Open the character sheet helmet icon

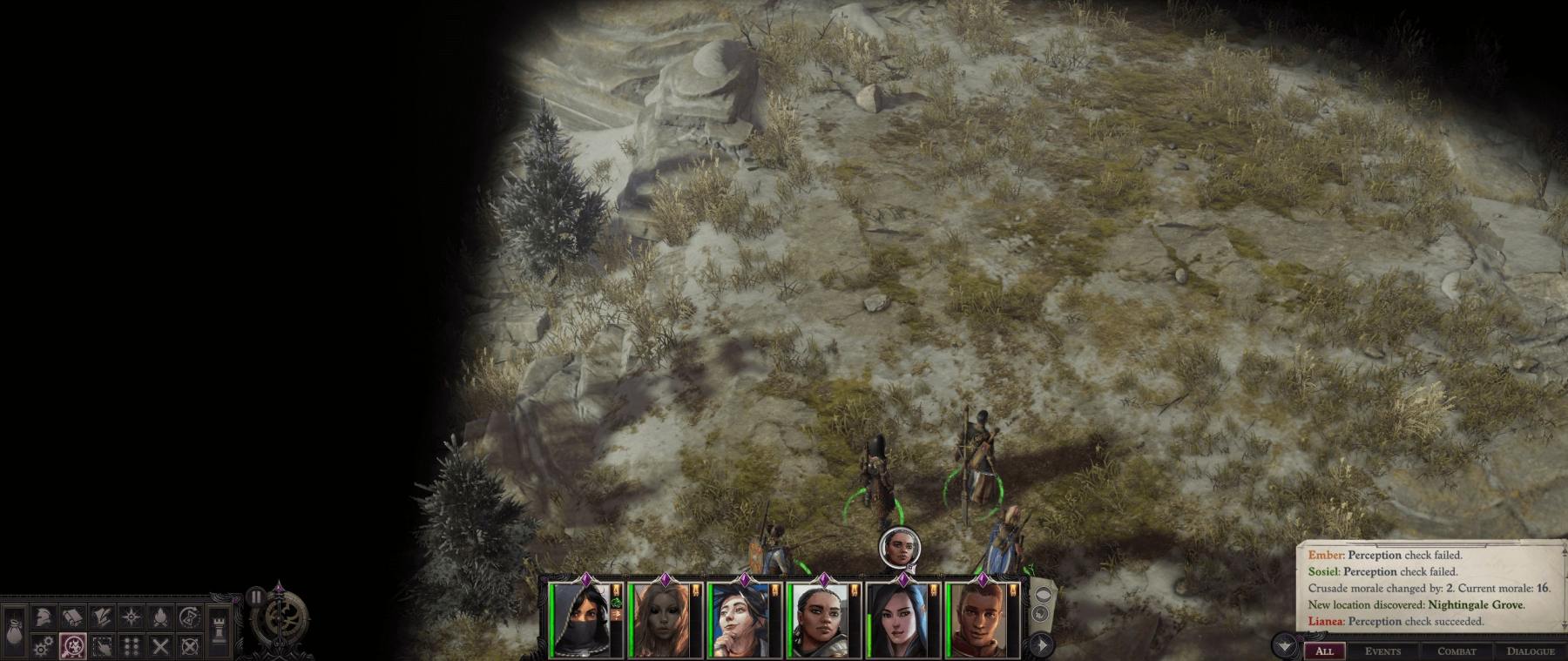[43, 617]
